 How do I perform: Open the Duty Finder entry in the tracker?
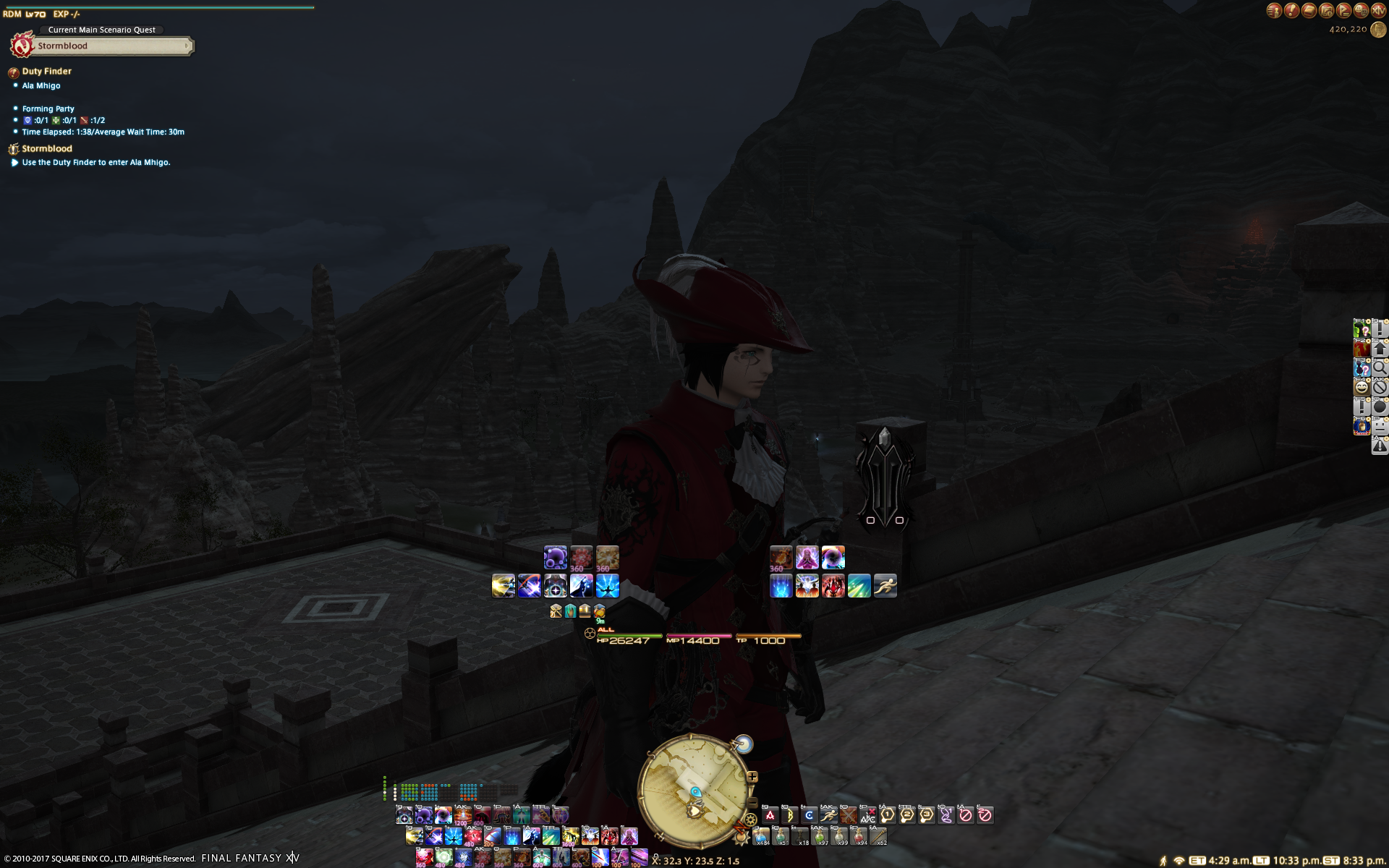(46, 71)
